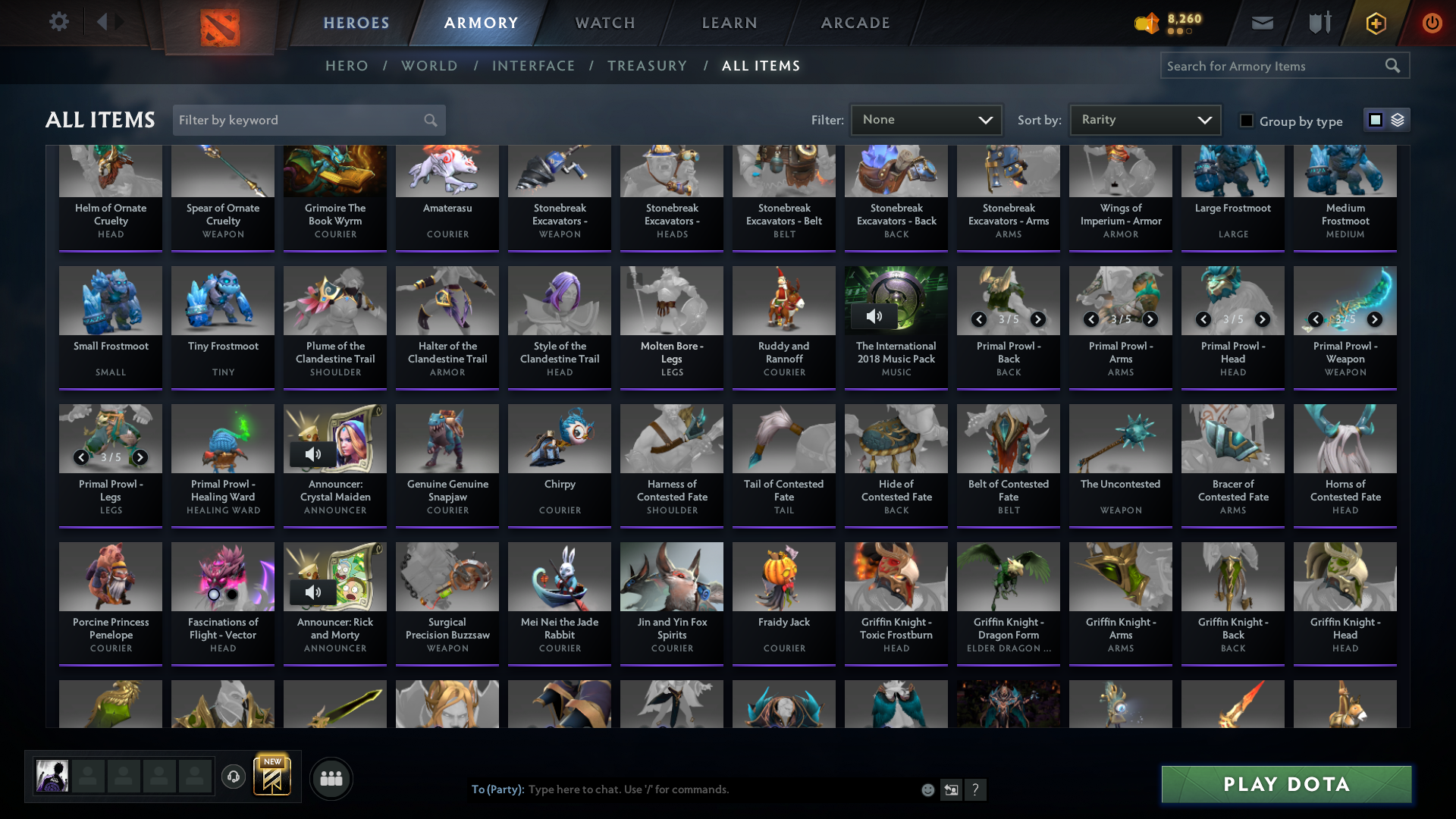Switch to the WATCH tab
The width and height of the screenshot is (1456, 819).
click(x=604, y=23)
